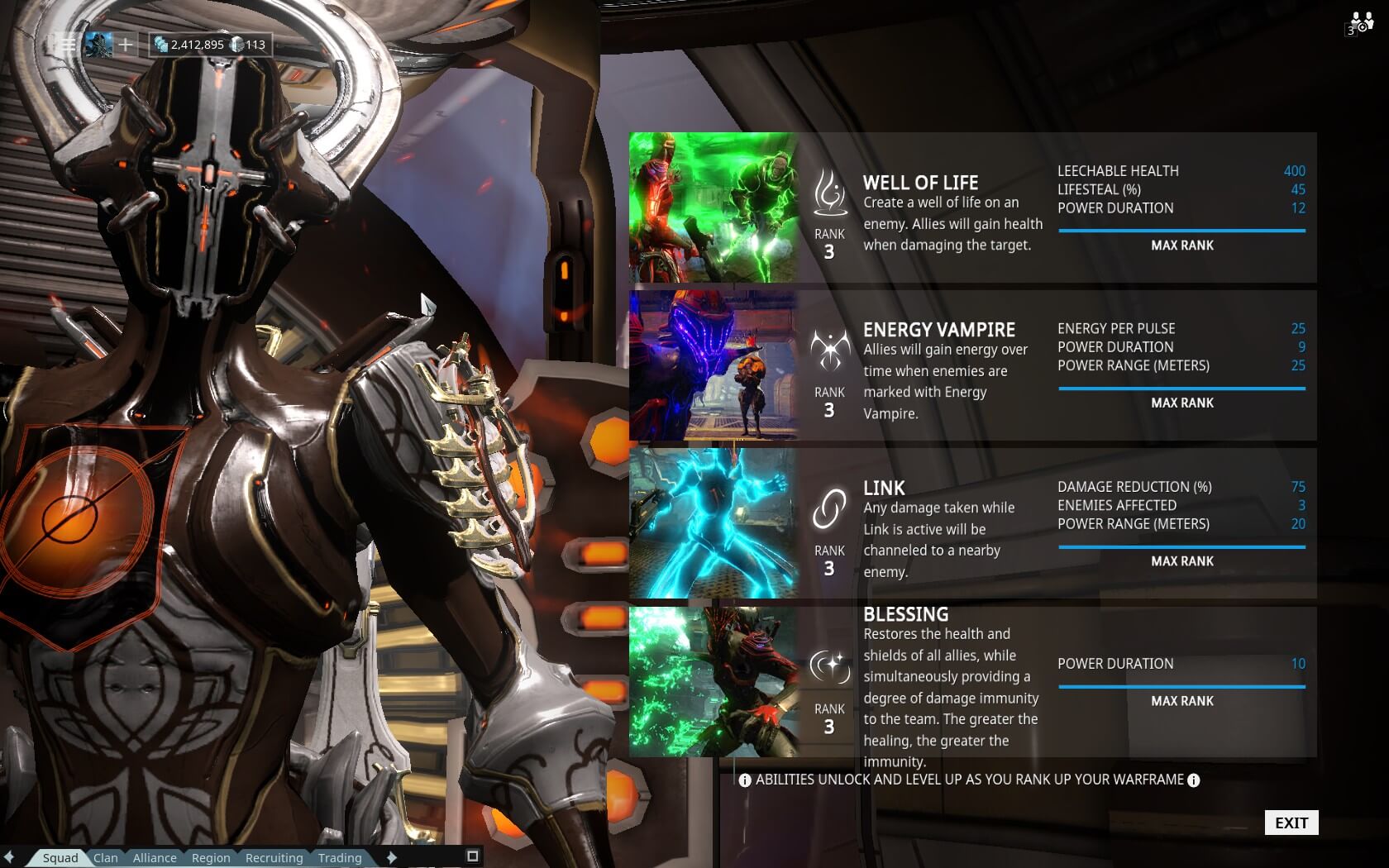Click the warframe avatar portrait top left
The height and width of the screenshot is (868, 1389).
[x=98, y=44]
